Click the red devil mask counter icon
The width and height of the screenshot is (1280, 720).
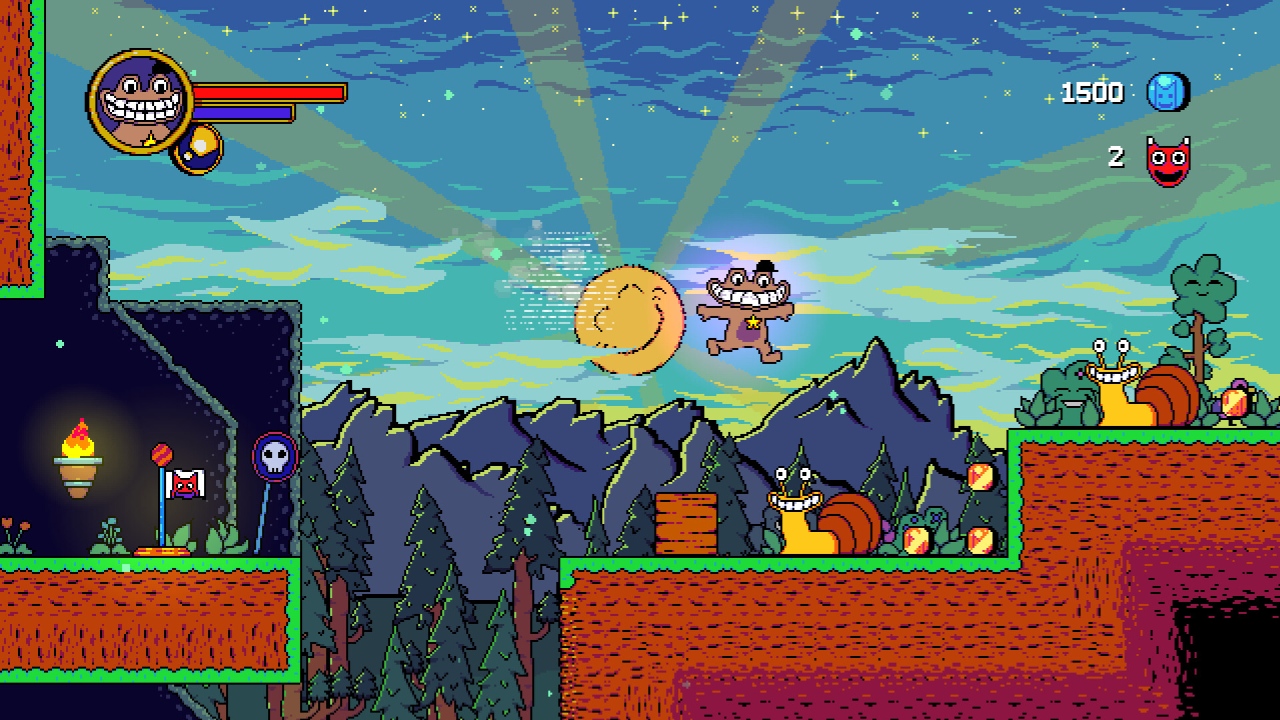coord(1166,158)
